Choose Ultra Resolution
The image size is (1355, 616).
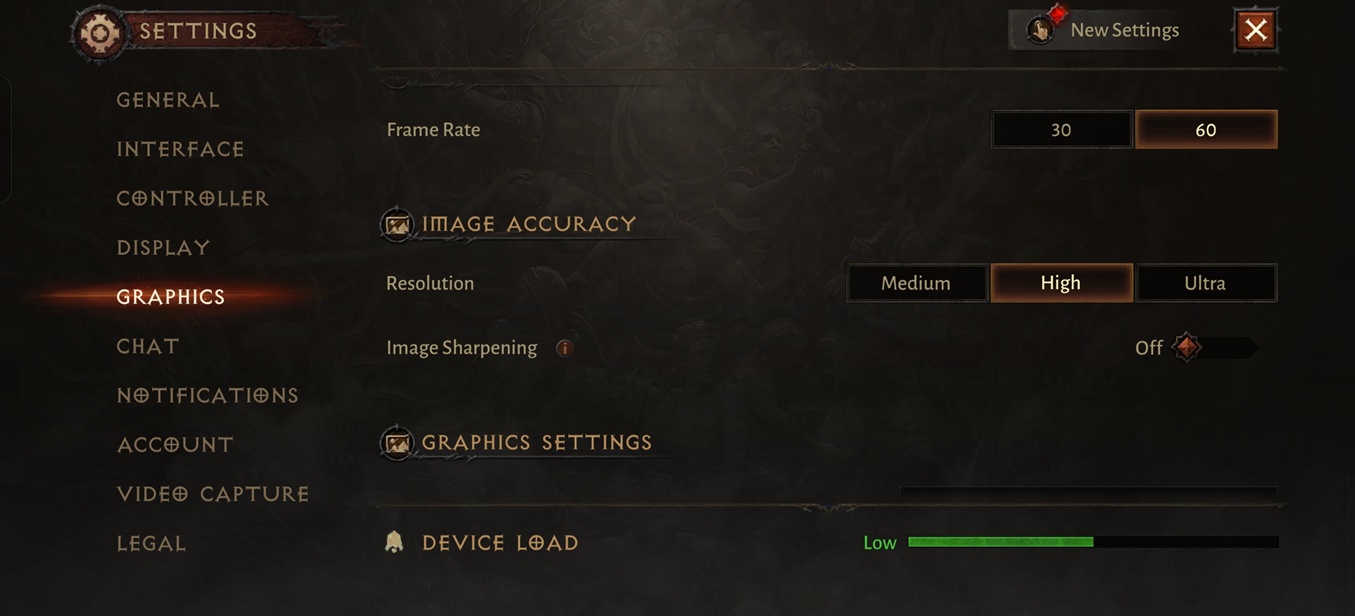coord(1205,283)
